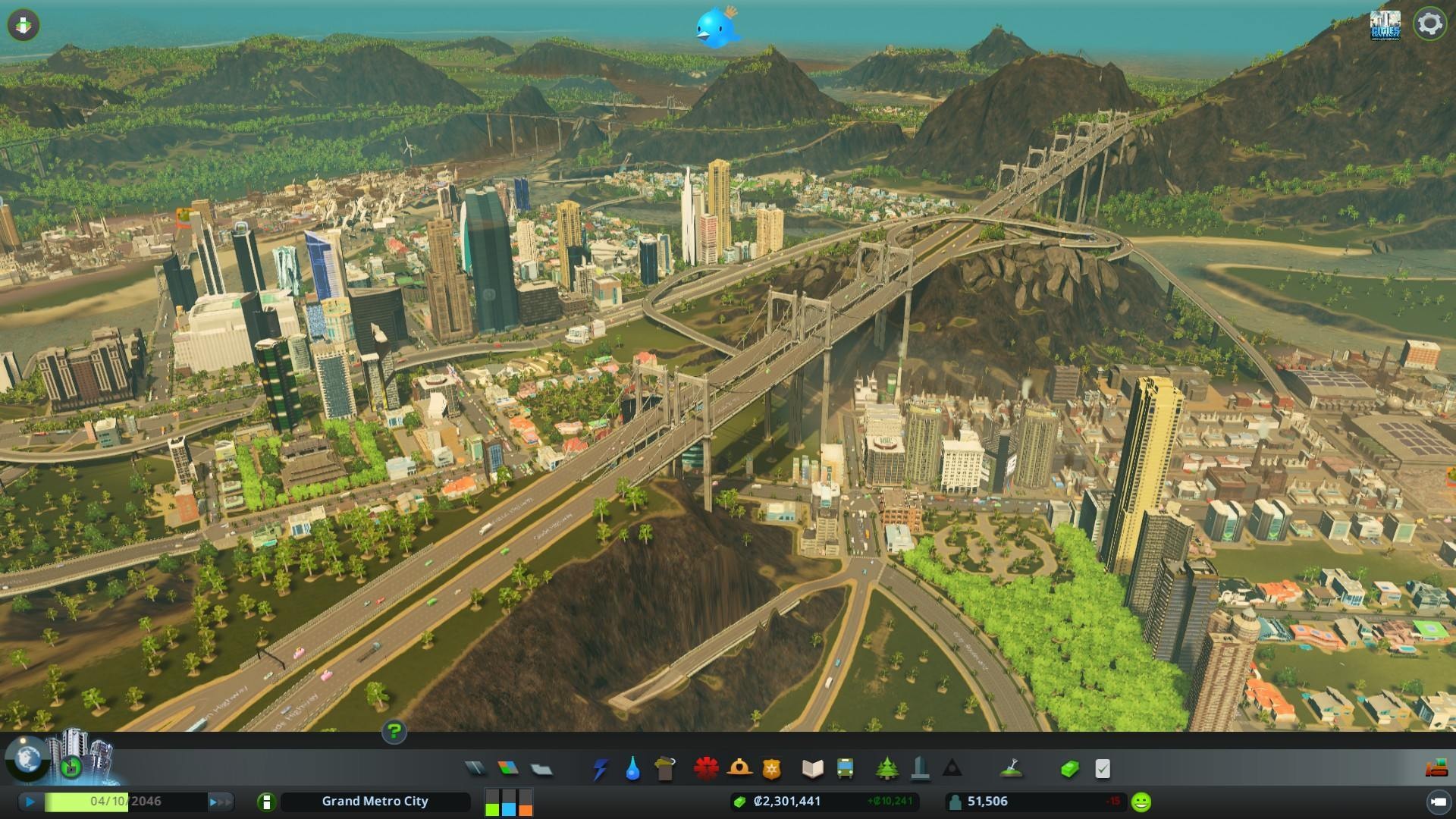The image size is (1456, 819).
Task: Open the Economy money panel
Action: tap(1069, 769)
